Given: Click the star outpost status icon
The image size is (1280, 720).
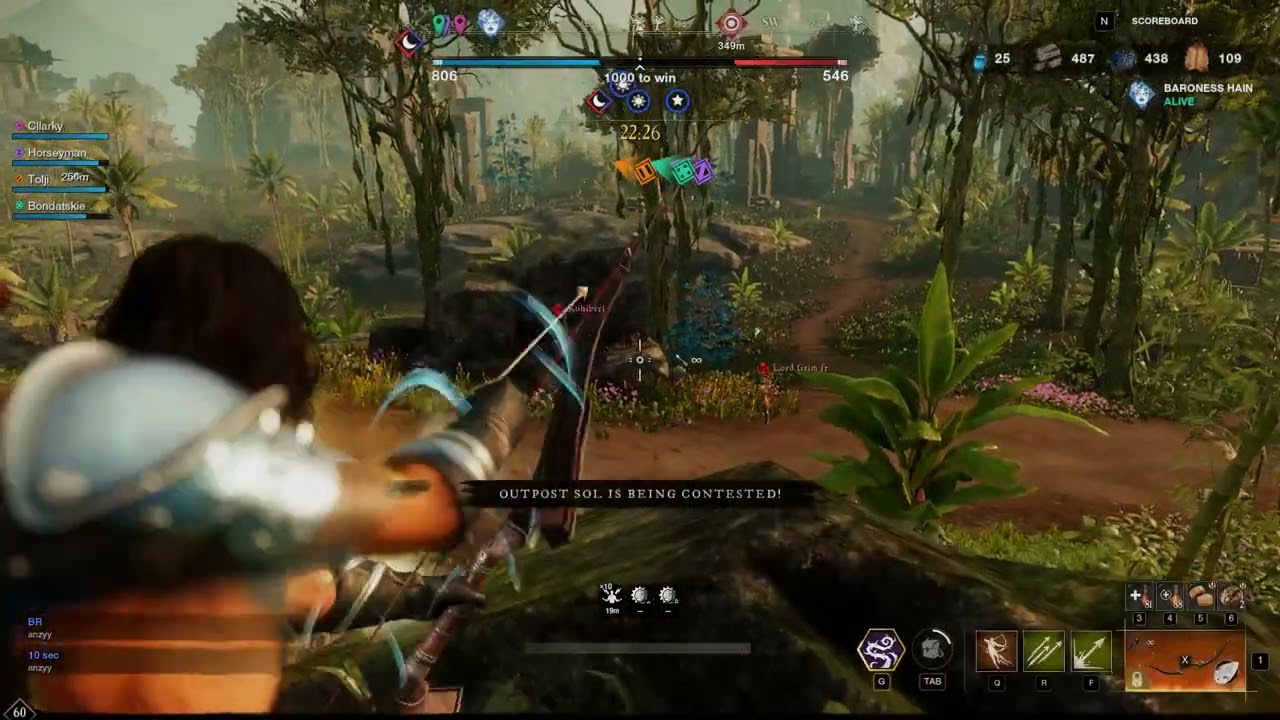Looking at the screenshot, I should (x=677, y=101).
